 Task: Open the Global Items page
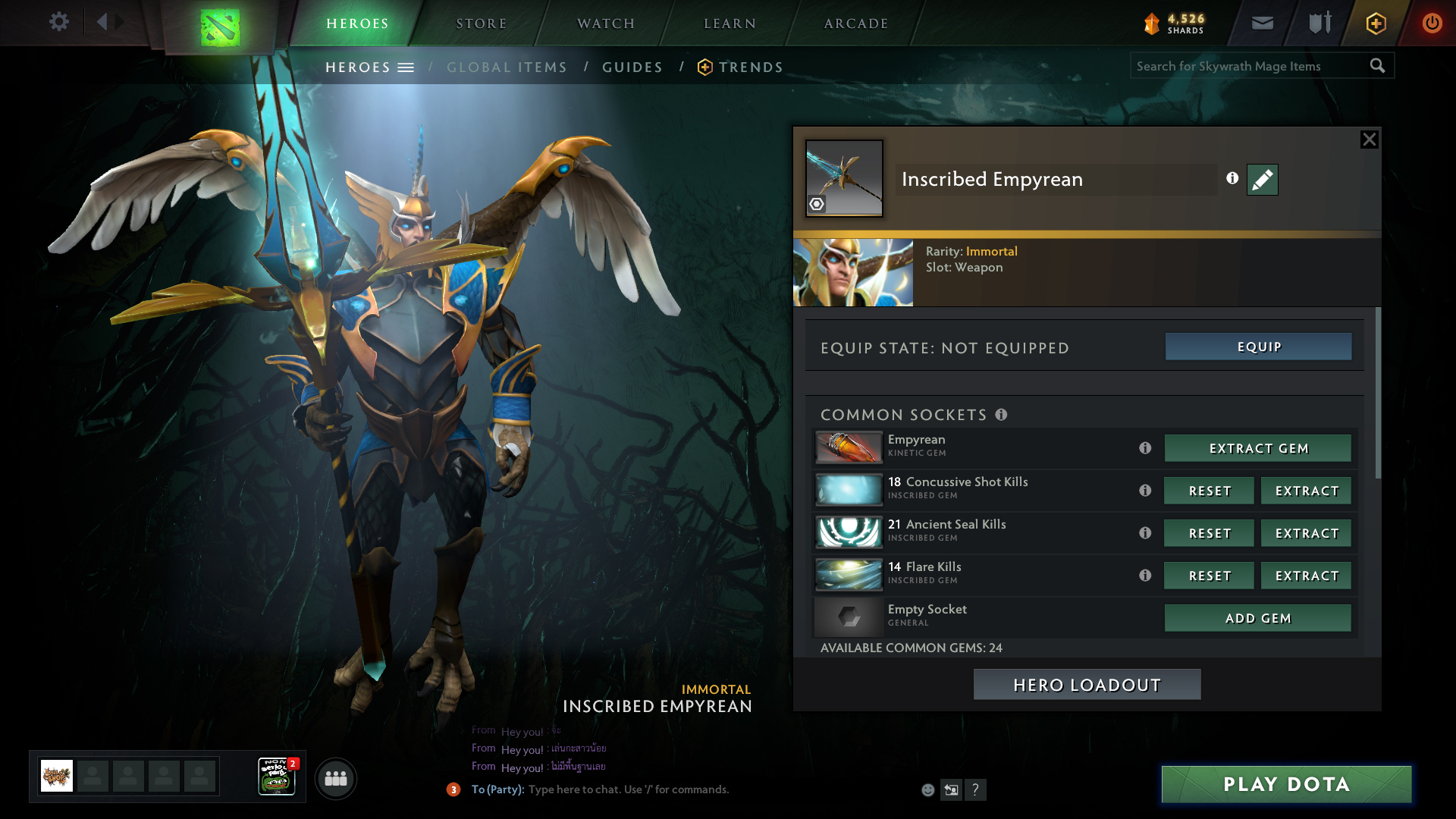tap(507, 67)
